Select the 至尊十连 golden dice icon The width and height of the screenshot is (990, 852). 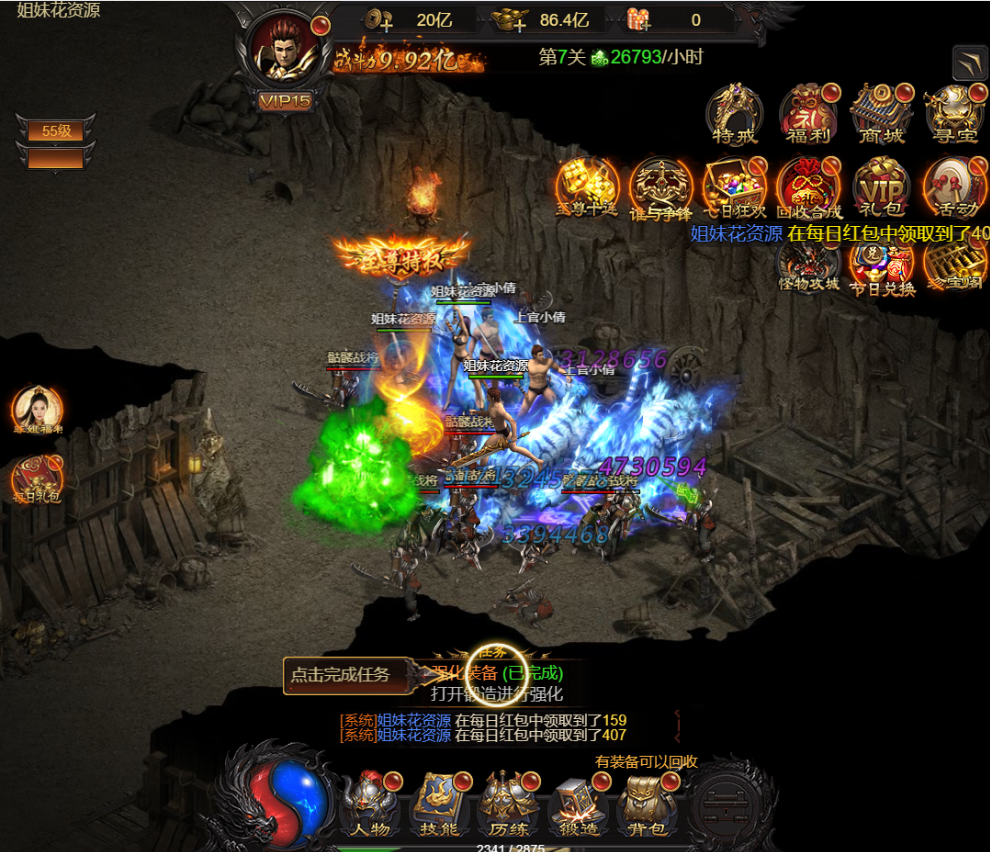click(x=587, y=187)
